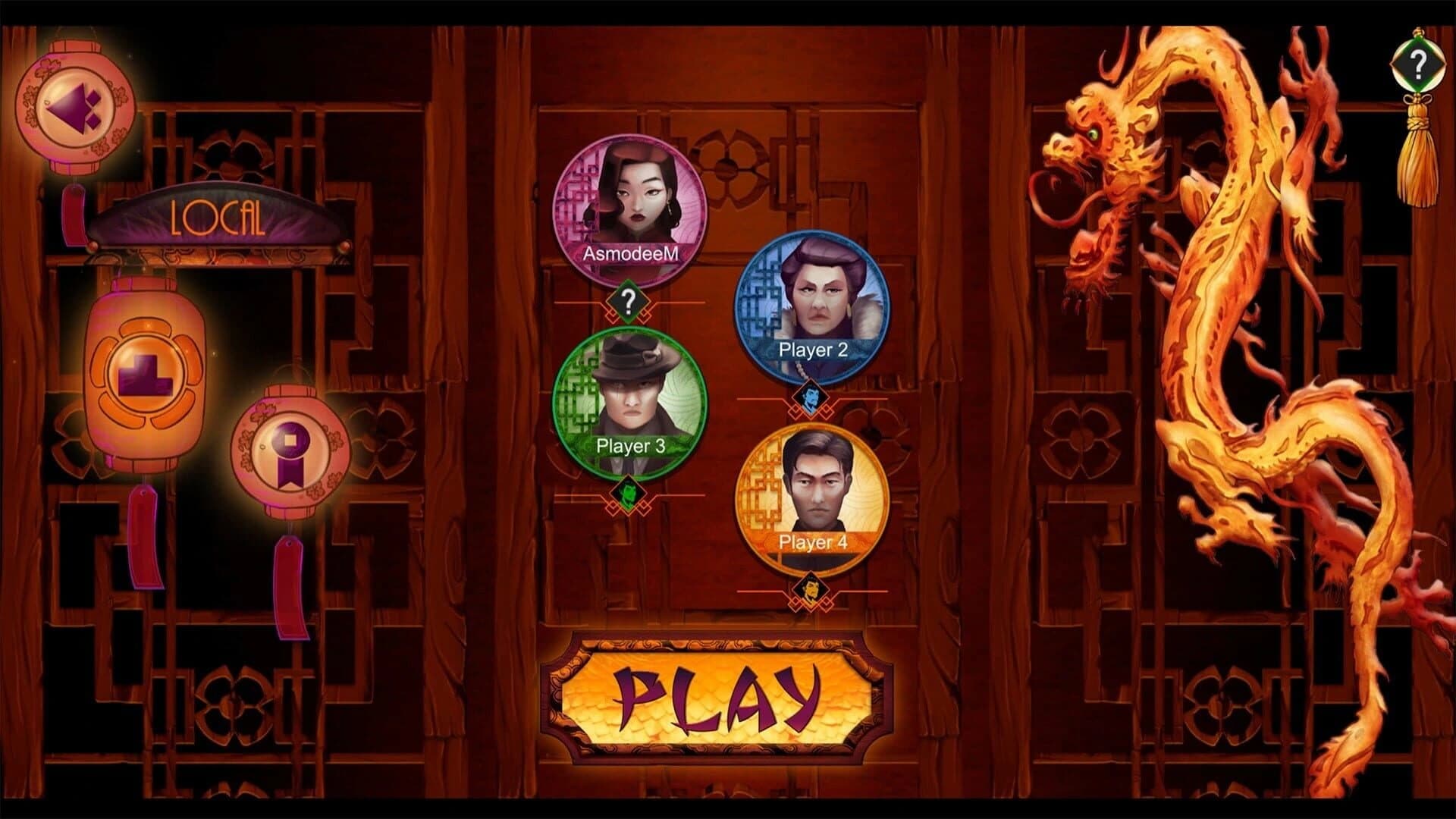Screen dimensions: 1456x819
Task: Click the back arrow lantern icon
Action: pos(76,106)
